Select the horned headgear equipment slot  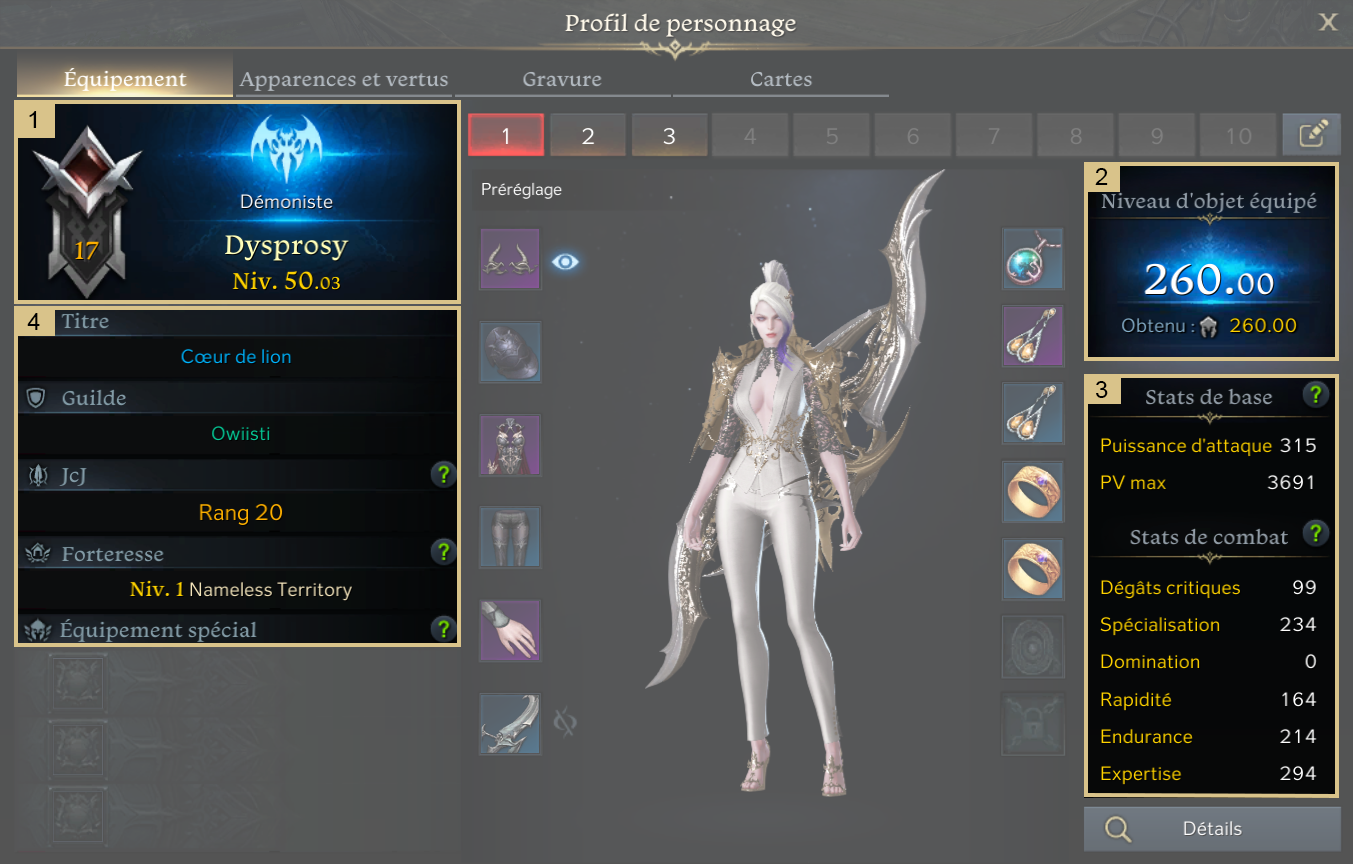[510, 259]
